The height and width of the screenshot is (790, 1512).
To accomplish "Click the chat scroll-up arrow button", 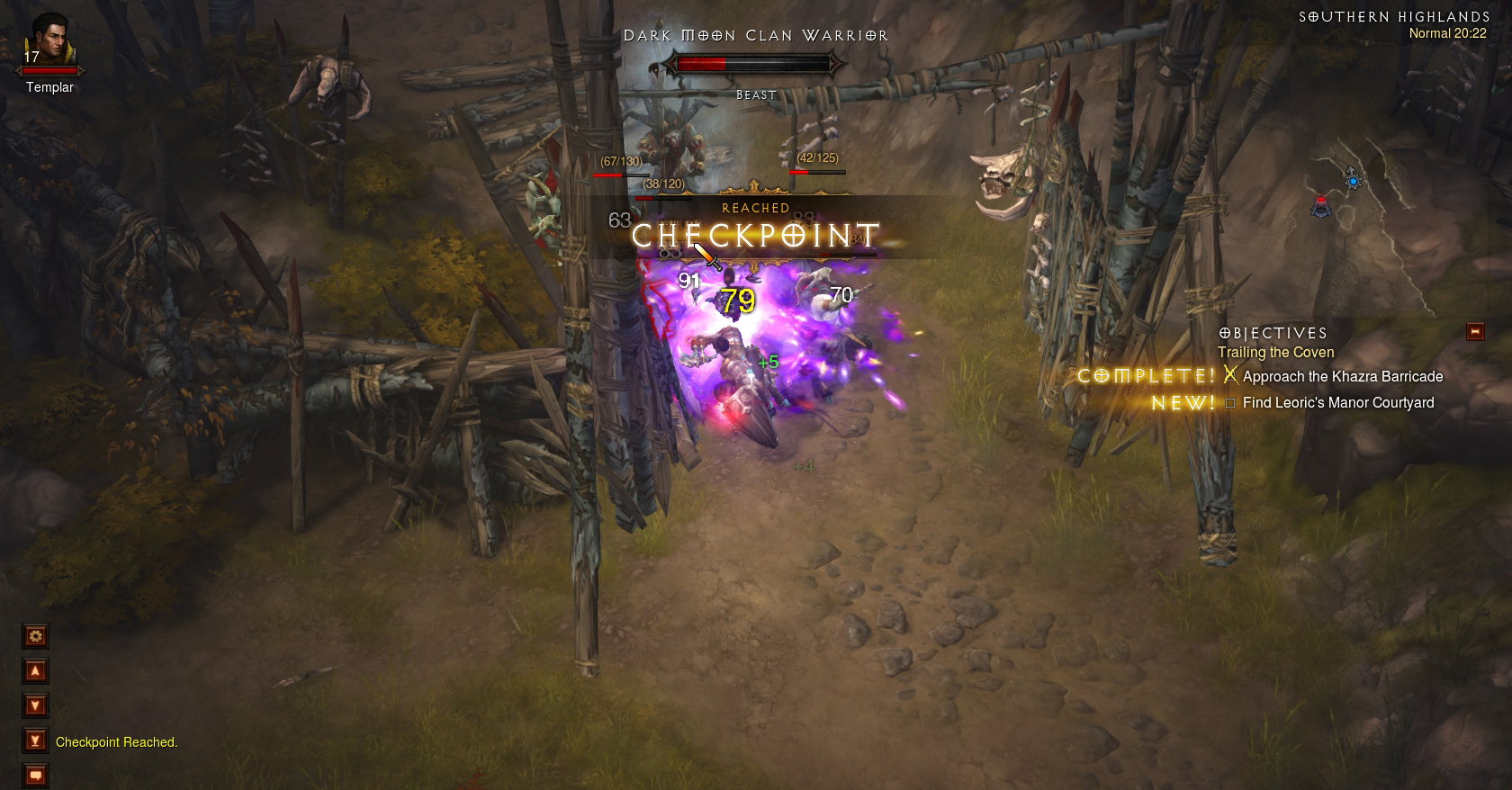I will point(35,671).
